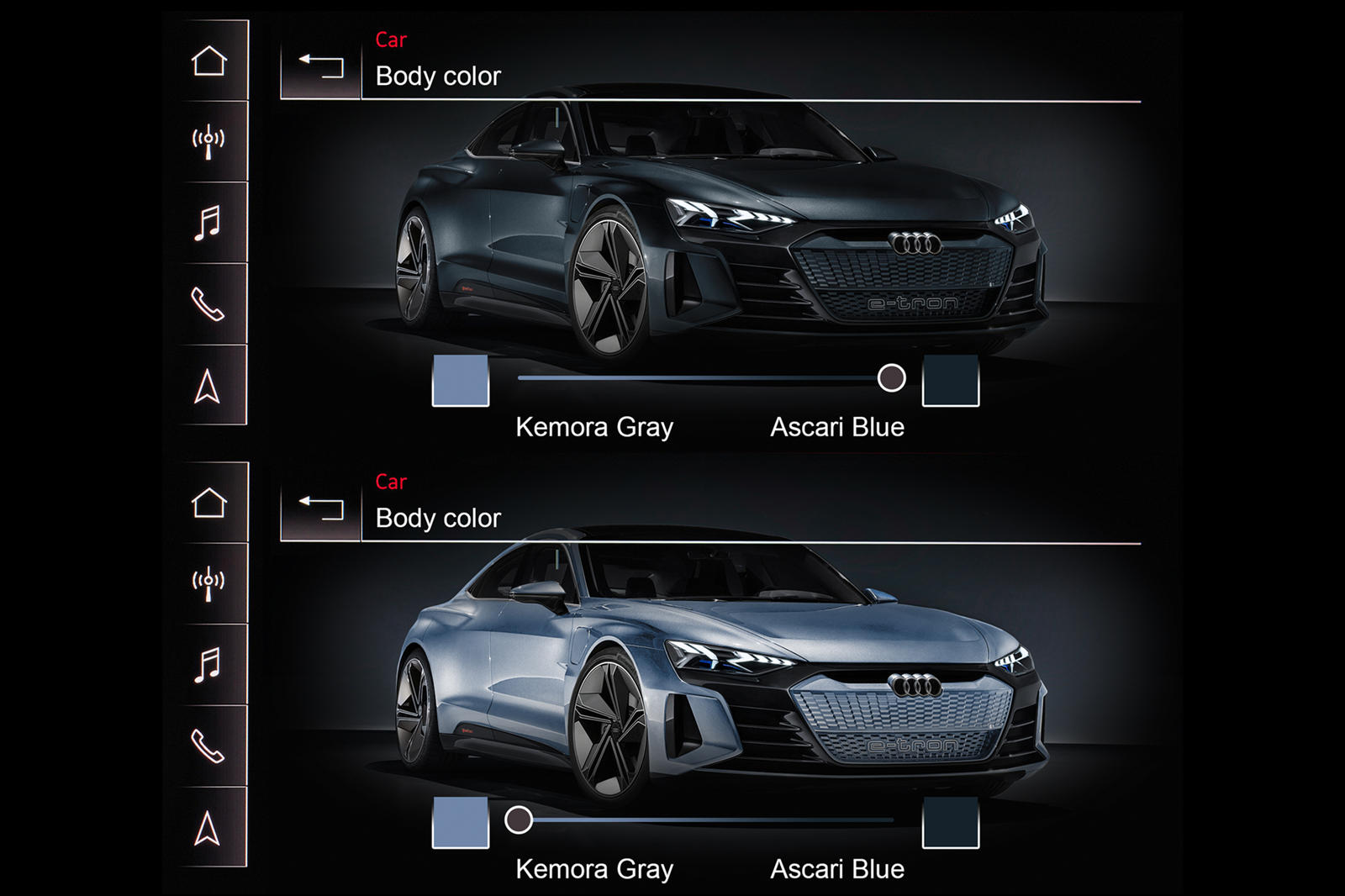Open navigation arrow in the upper screen
This screenshot has width=1345, height=896.
click(208, 387)
